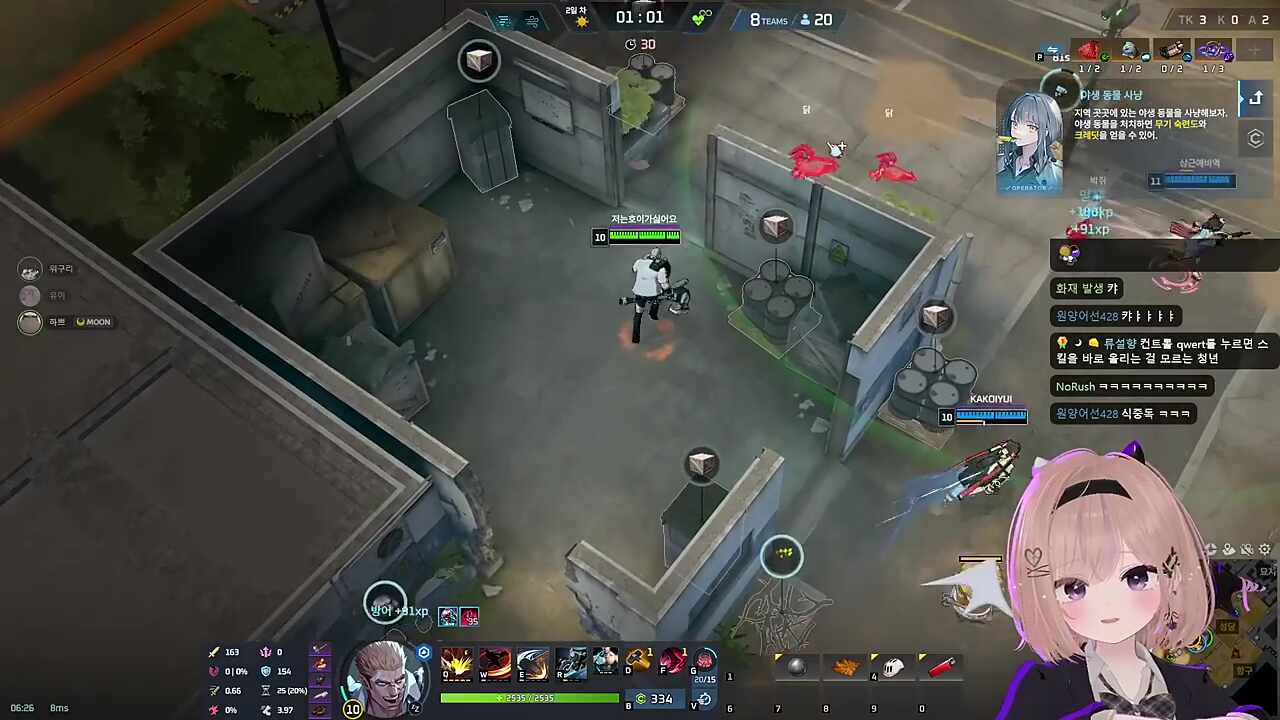Cast the R ultimate skill

(x=571, y=664)
